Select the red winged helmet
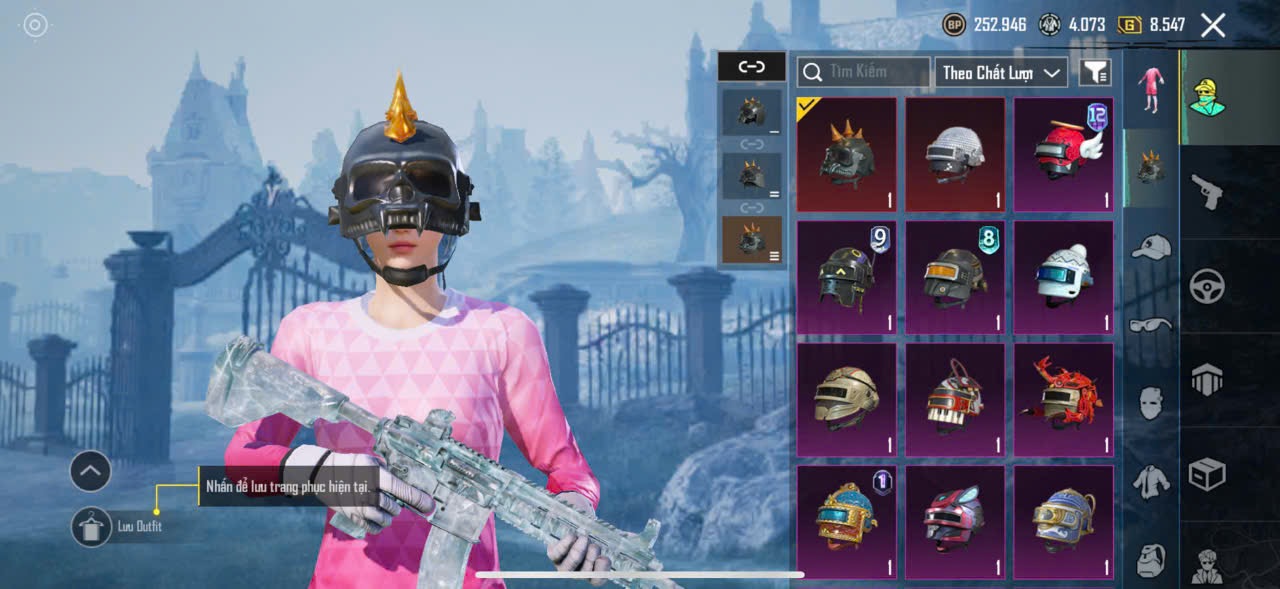1280x589 pixels. click(x=1063, y=154)
